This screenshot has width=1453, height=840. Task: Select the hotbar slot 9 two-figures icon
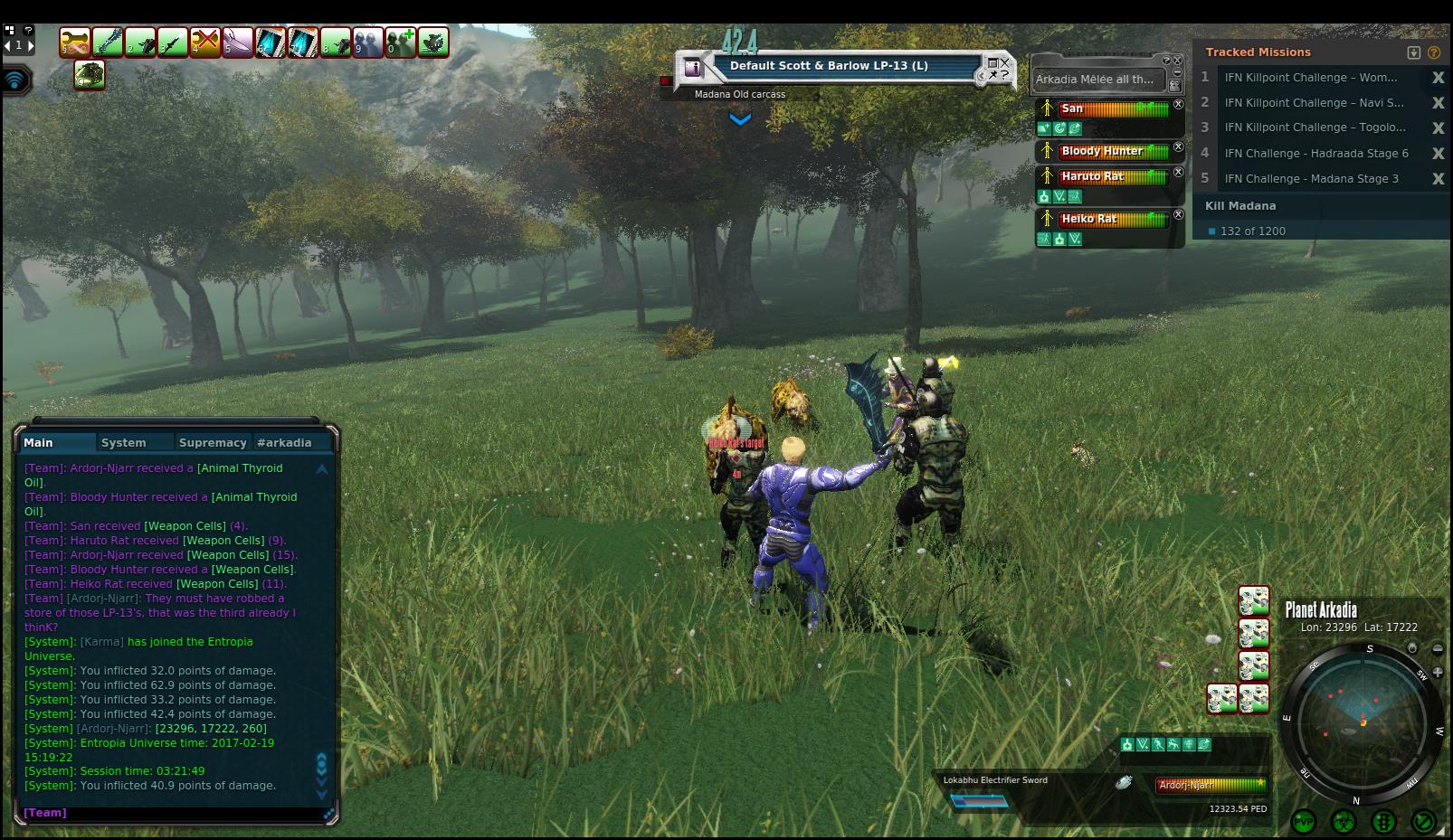tap(368, 42)
